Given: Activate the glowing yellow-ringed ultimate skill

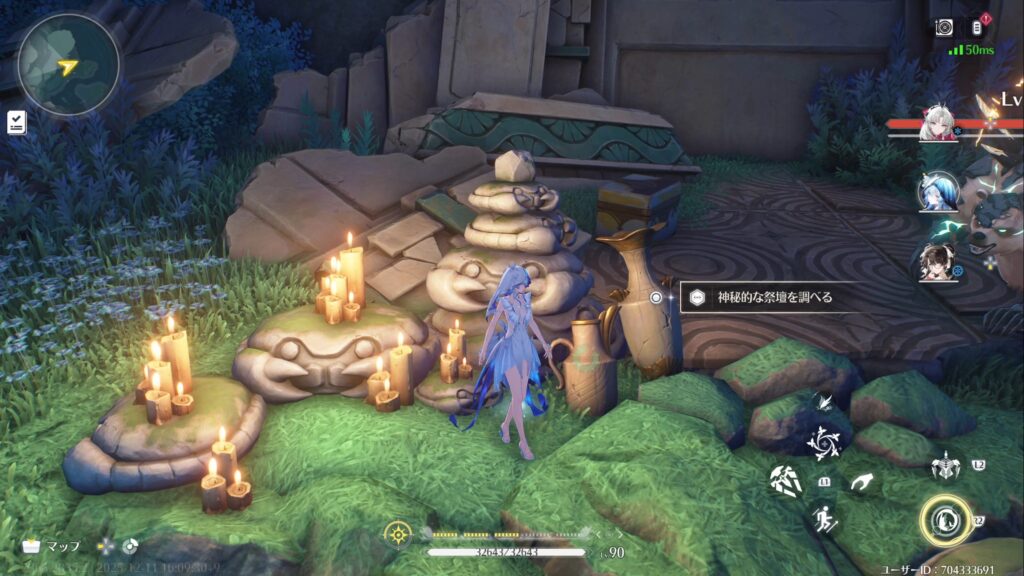Looking at the screenshot, I should click(x=945, y=520).
